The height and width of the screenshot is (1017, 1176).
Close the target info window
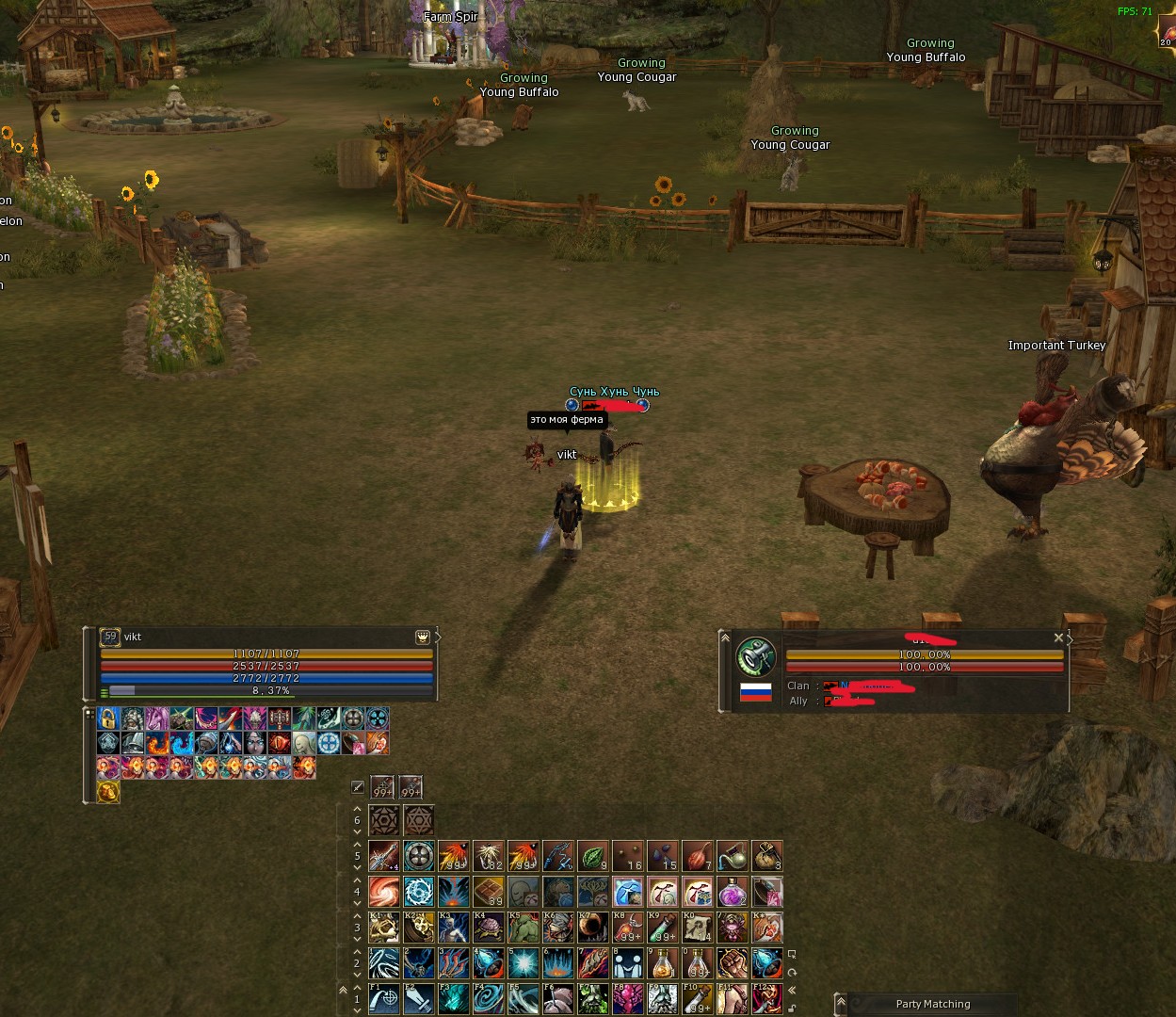[x=1058, y=638]
